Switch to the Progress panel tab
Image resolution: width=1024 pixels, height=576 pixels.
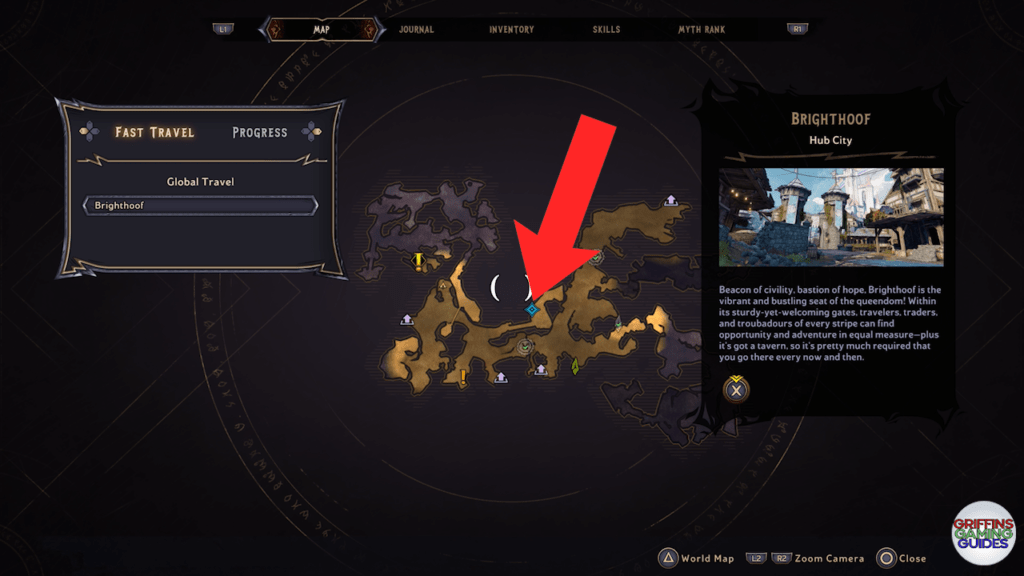(x=259, y=132)
